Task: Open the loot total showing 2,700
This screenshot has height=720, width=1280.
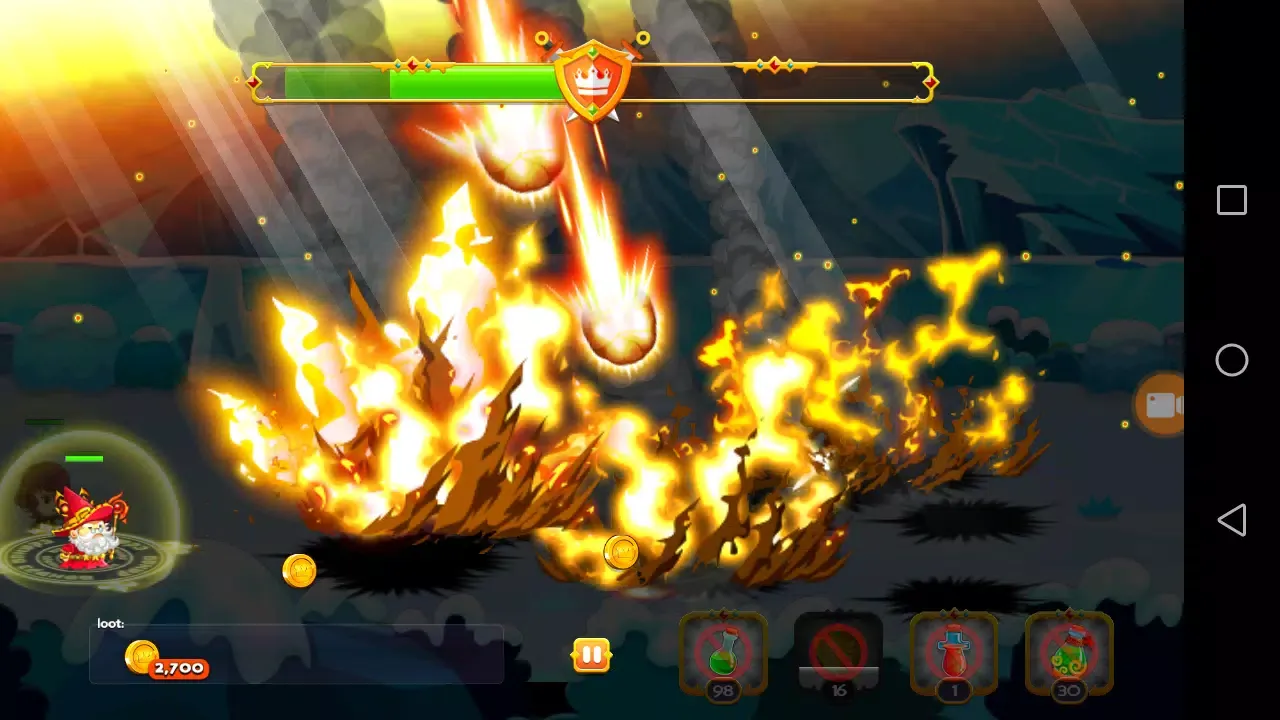Action: (x=180, y=667)
